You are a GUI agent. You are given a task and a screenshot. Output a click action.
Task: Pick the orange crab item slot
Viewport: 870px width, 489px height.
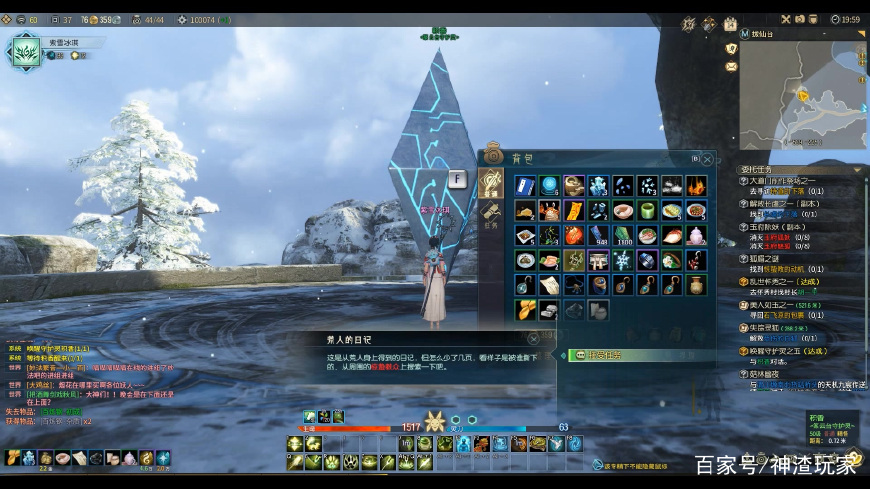pyautogui.click(x=550, y=210)
